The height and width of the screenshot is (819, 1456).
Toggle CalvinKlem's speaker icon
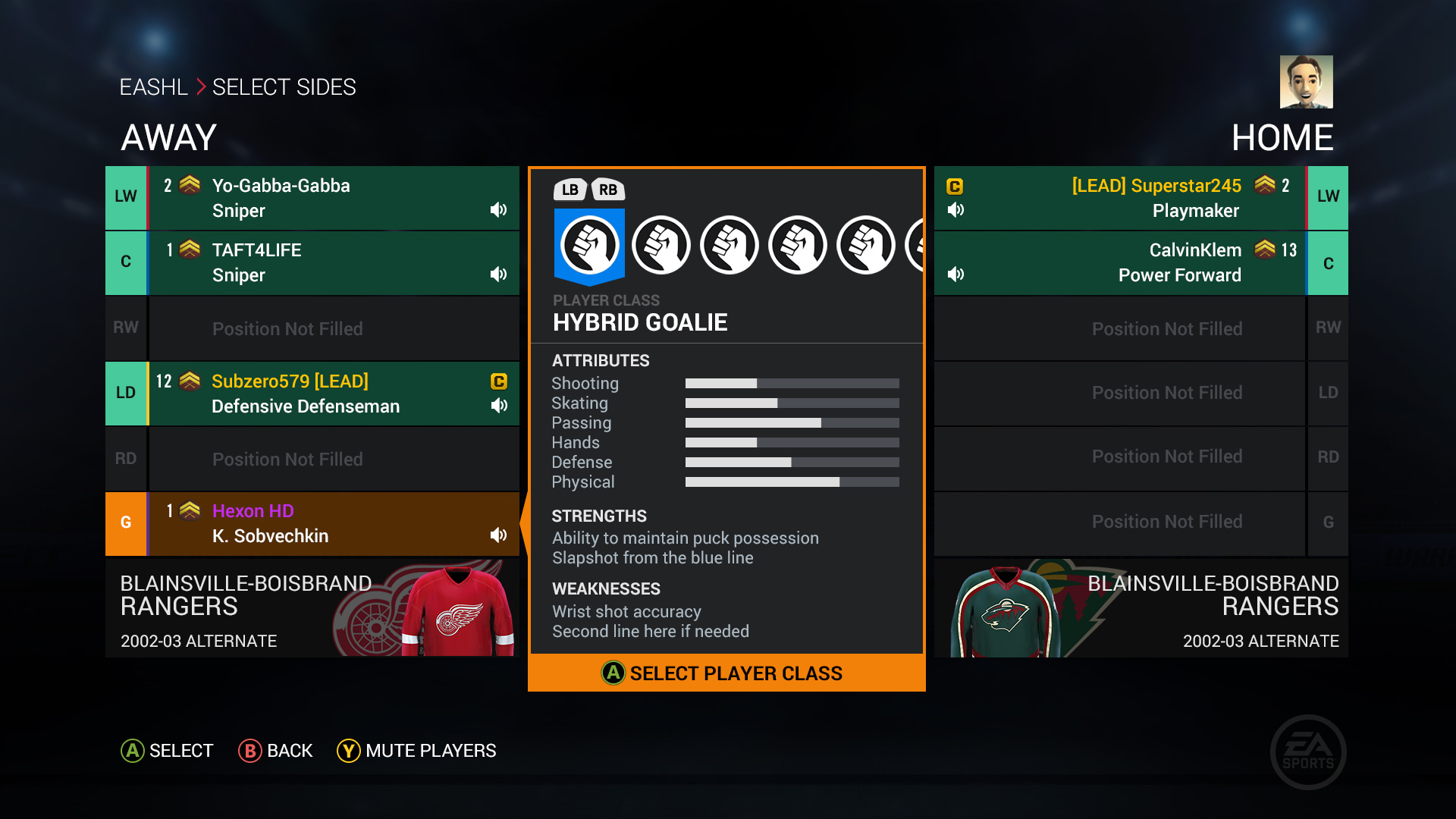tap(956, 274)
